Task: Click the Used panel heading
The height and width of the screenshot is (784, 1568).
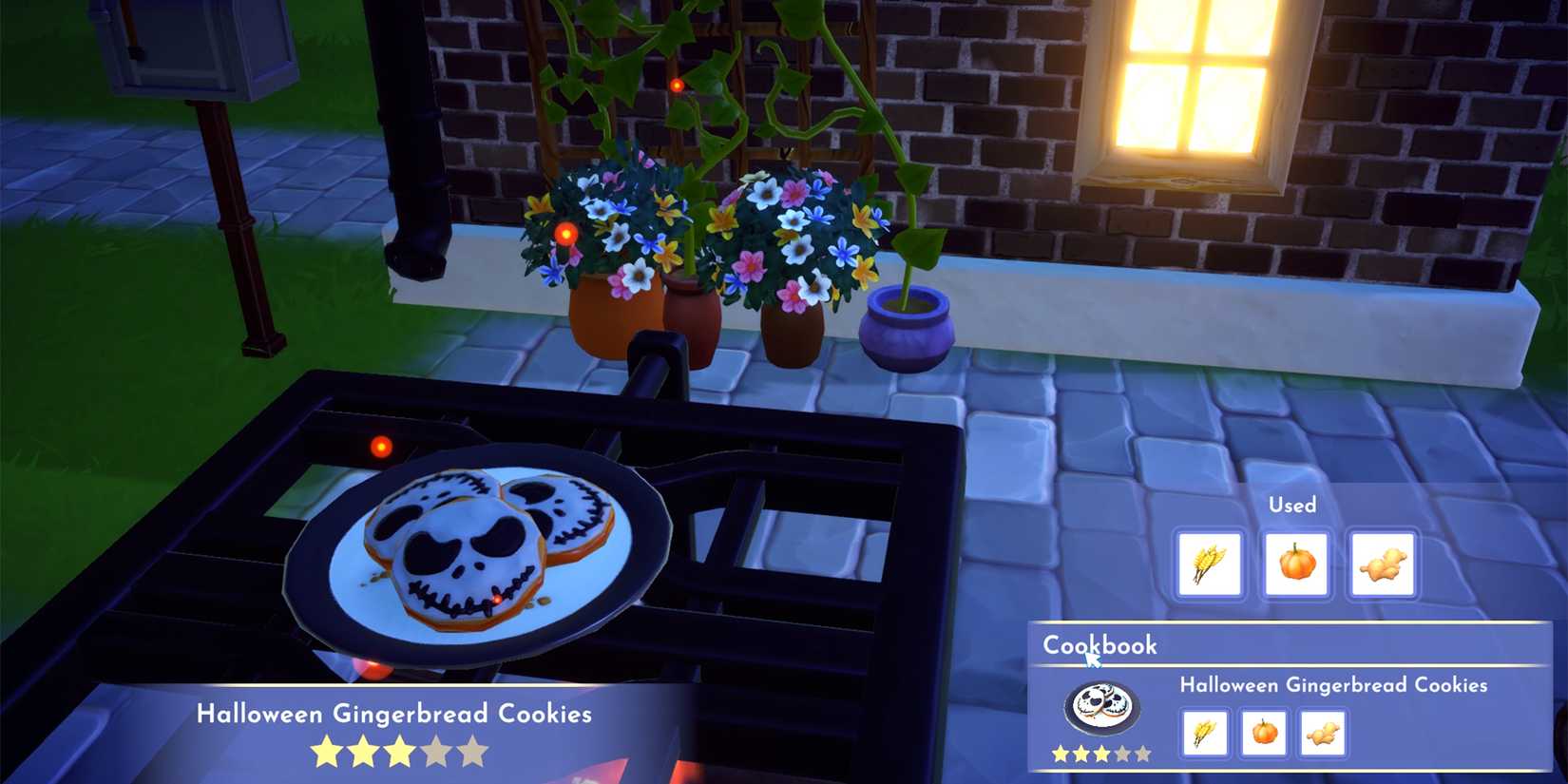Action: pyautogui.click(x=1292, y=506)
